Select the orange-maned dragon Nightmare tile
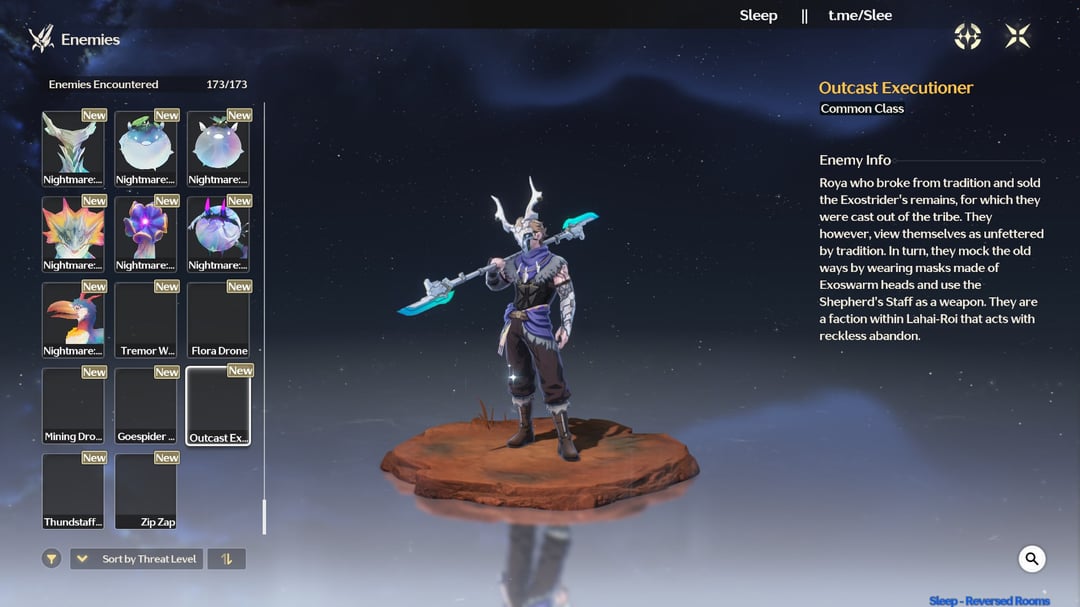The width and height of the screenshot is (1080, 607). point(73,234)
